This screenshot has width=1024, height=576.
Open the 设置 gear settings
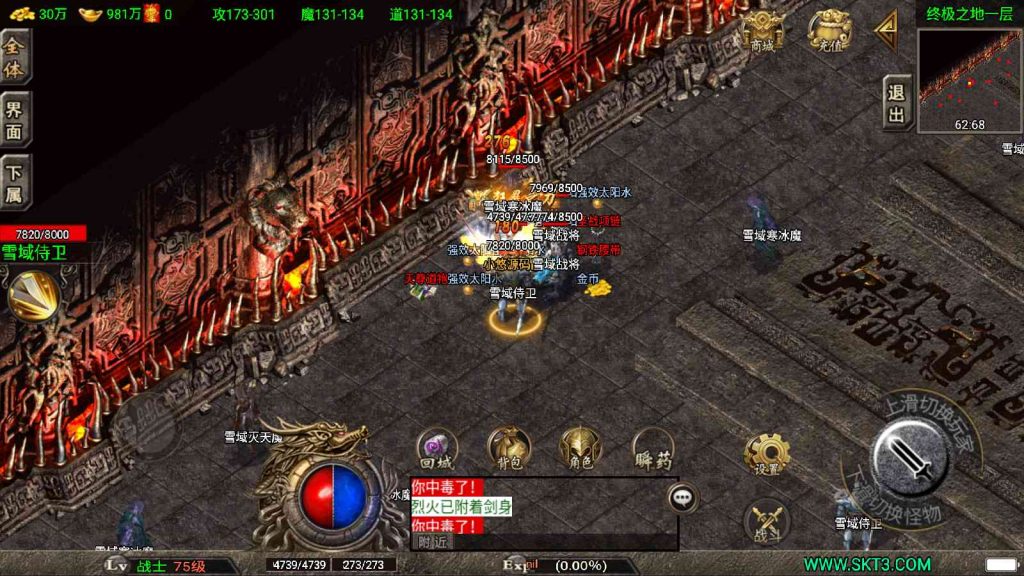click(x=767, y=455)
